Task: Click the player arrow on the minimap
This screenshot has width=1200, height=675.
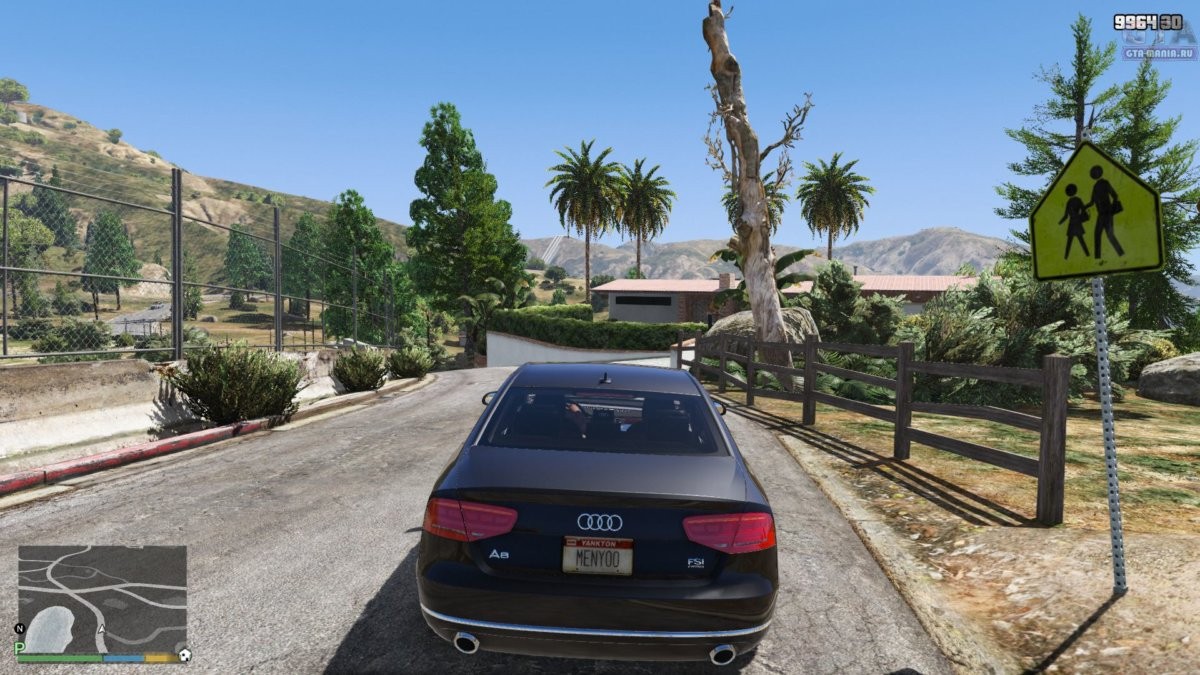Action: [x=102, y=631]
